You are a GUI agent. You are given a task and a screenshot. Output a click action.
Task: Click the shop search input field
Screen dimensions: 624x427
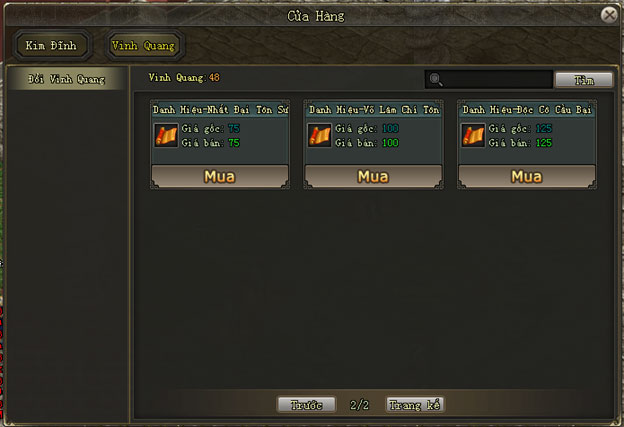point(496,79)
